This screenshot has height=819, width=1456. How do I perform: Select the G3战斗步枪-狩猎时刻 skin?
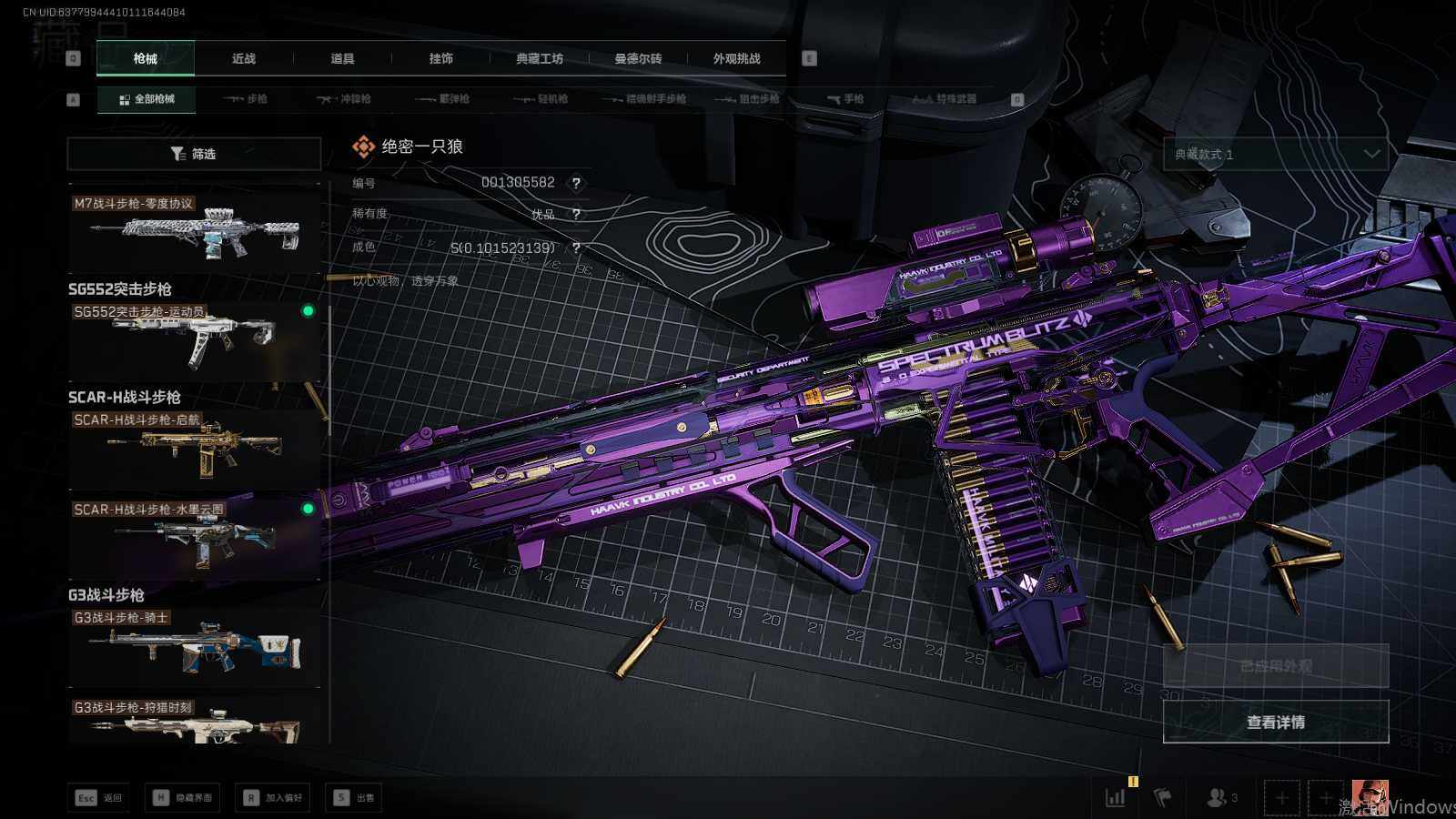coord(195,722)
